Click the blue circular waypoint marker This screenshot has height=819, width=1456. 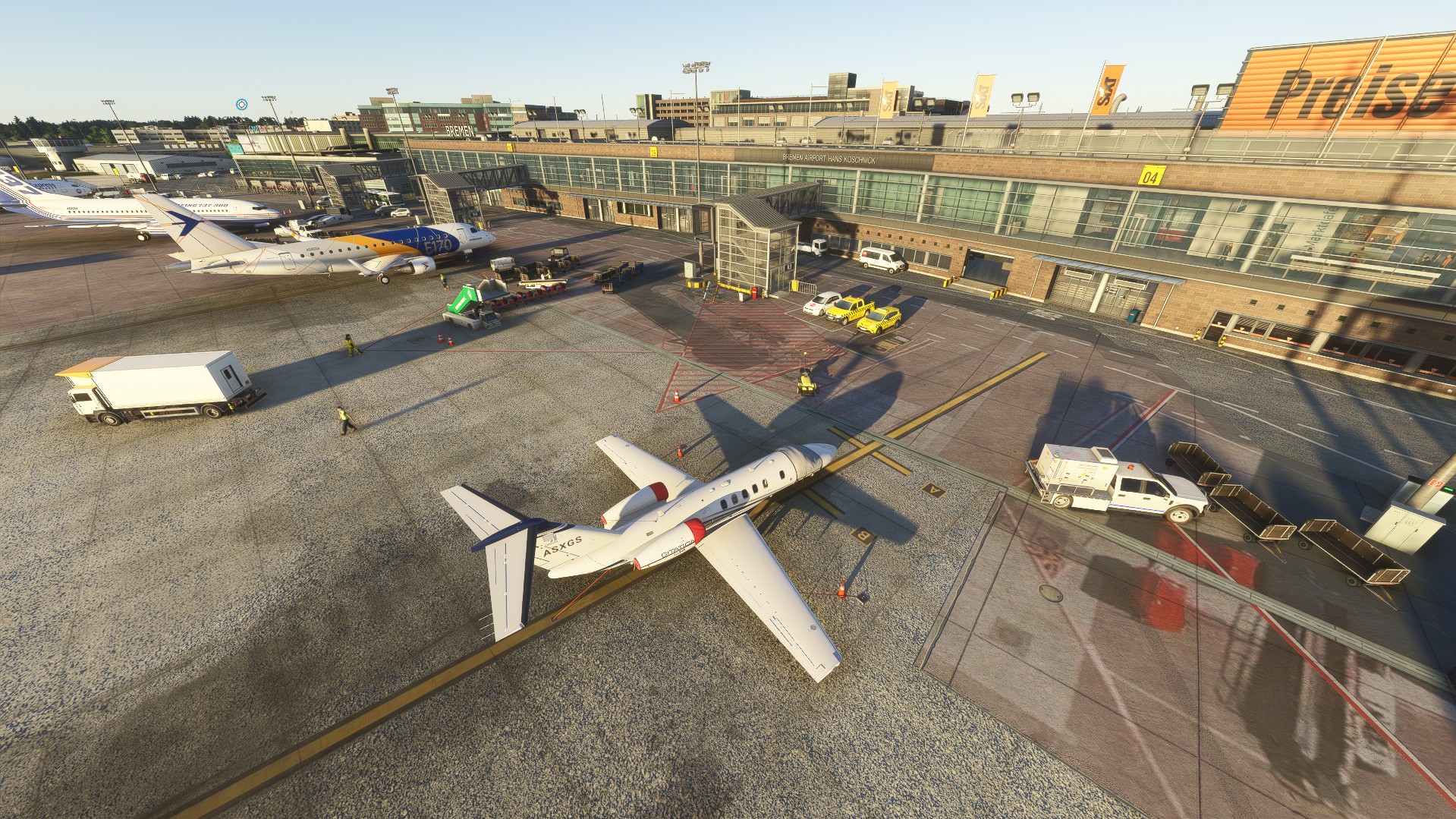click(241, 104)
